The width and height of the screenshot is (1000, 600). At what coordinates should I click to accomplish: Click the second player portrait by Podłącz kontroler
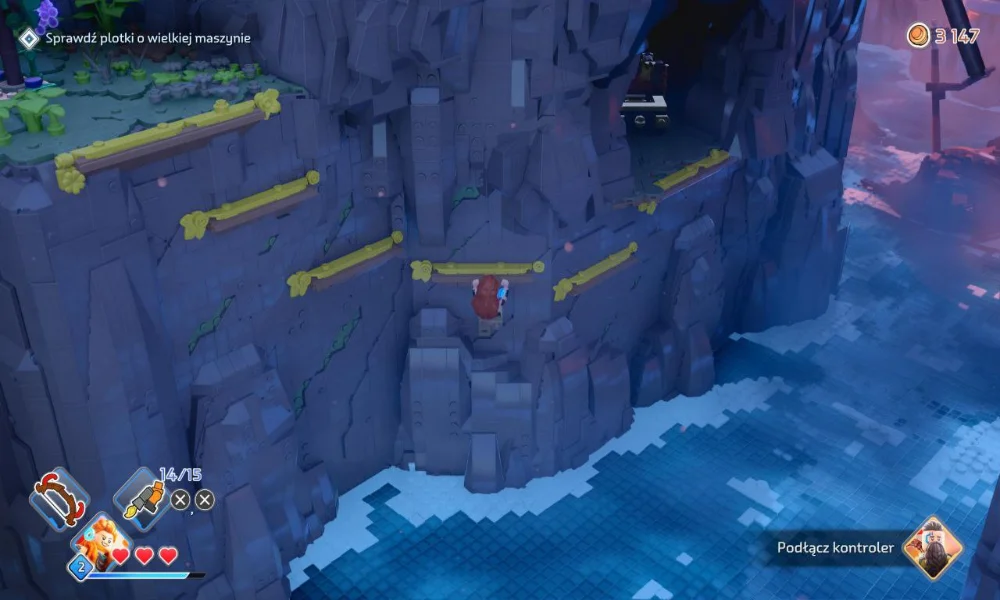pos(932,547)
